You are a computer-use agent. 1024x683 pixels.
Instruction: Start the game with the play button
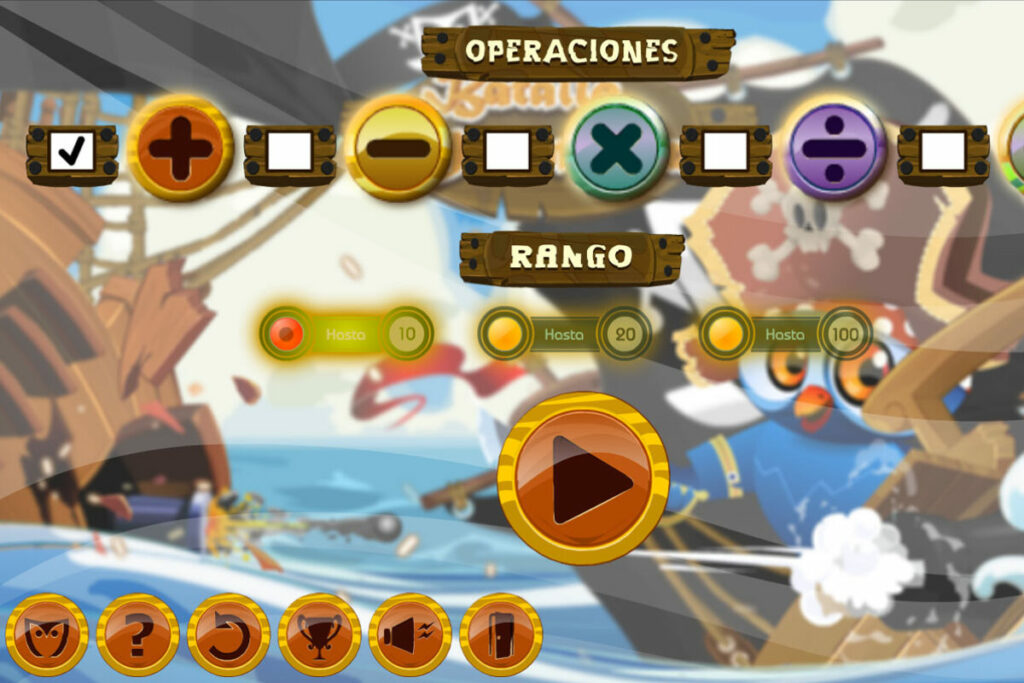click(x=583, y=478)
